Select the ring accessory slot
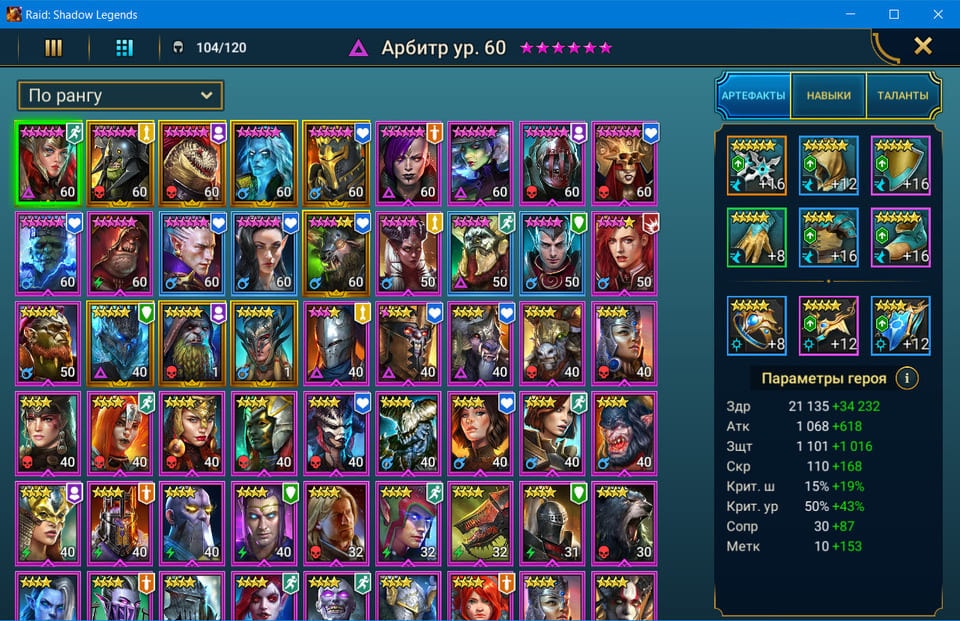This screenshot has width=960, height=621. [756, 326]
